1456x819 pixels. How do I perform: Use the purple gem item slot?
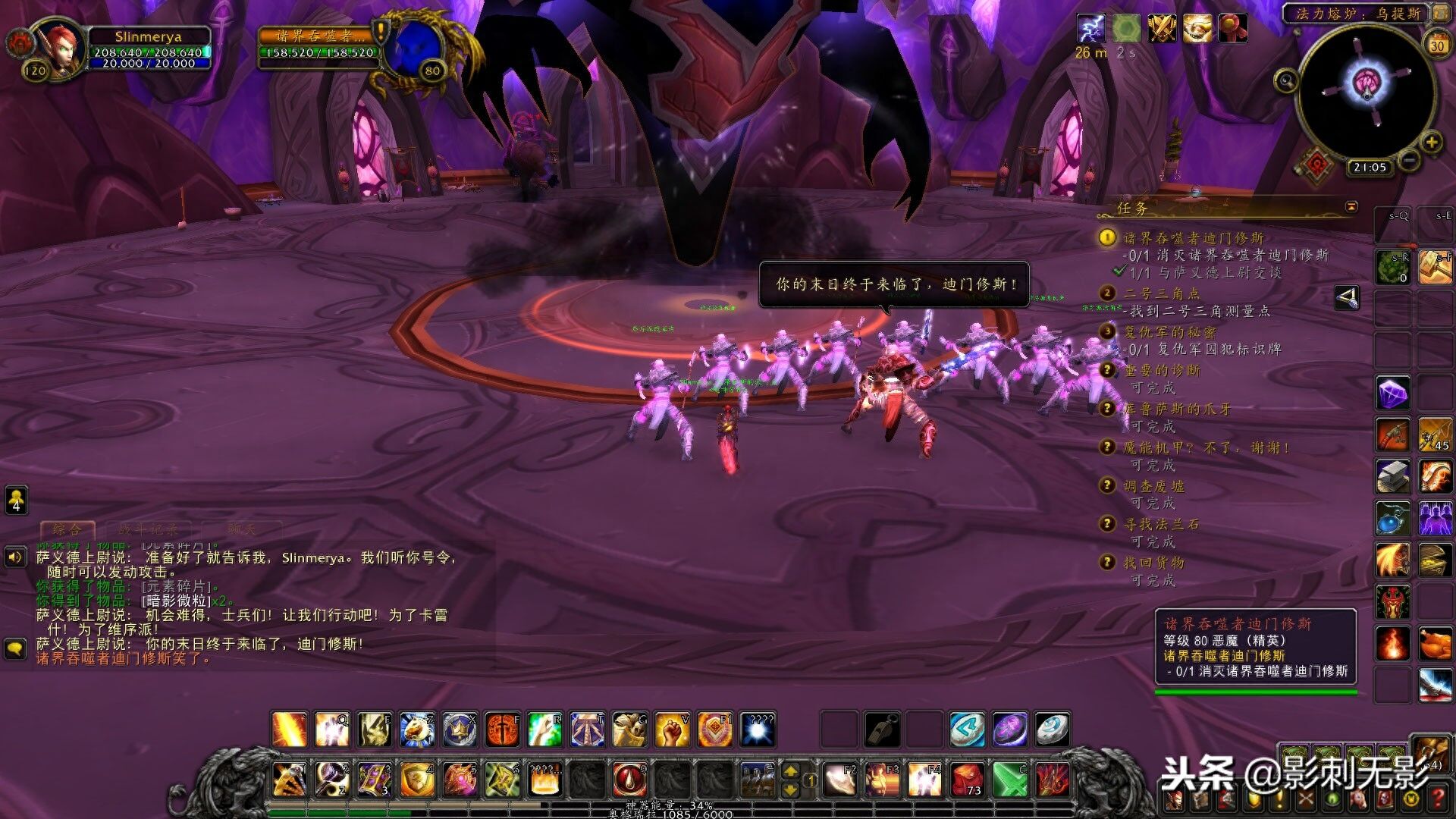(1393, 394)
